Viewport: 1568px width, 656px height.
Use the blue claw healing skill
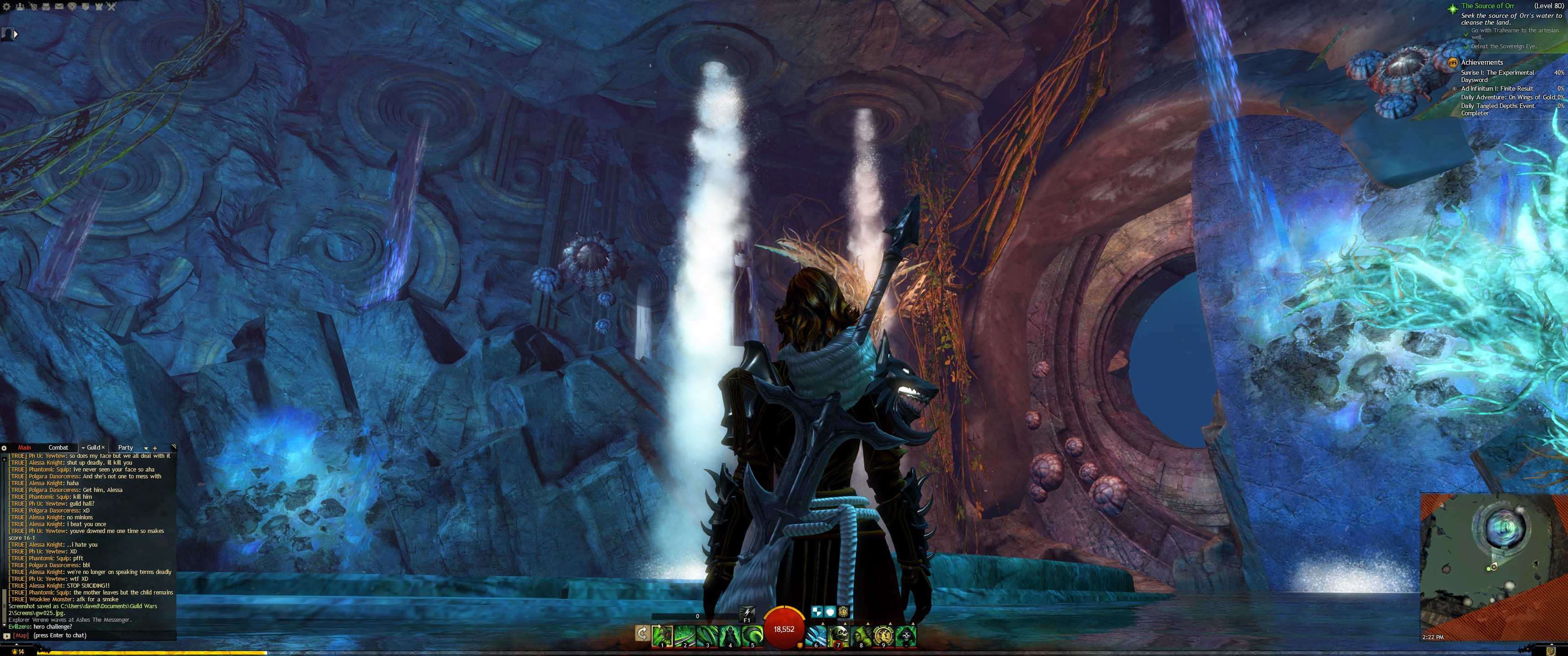816,635
